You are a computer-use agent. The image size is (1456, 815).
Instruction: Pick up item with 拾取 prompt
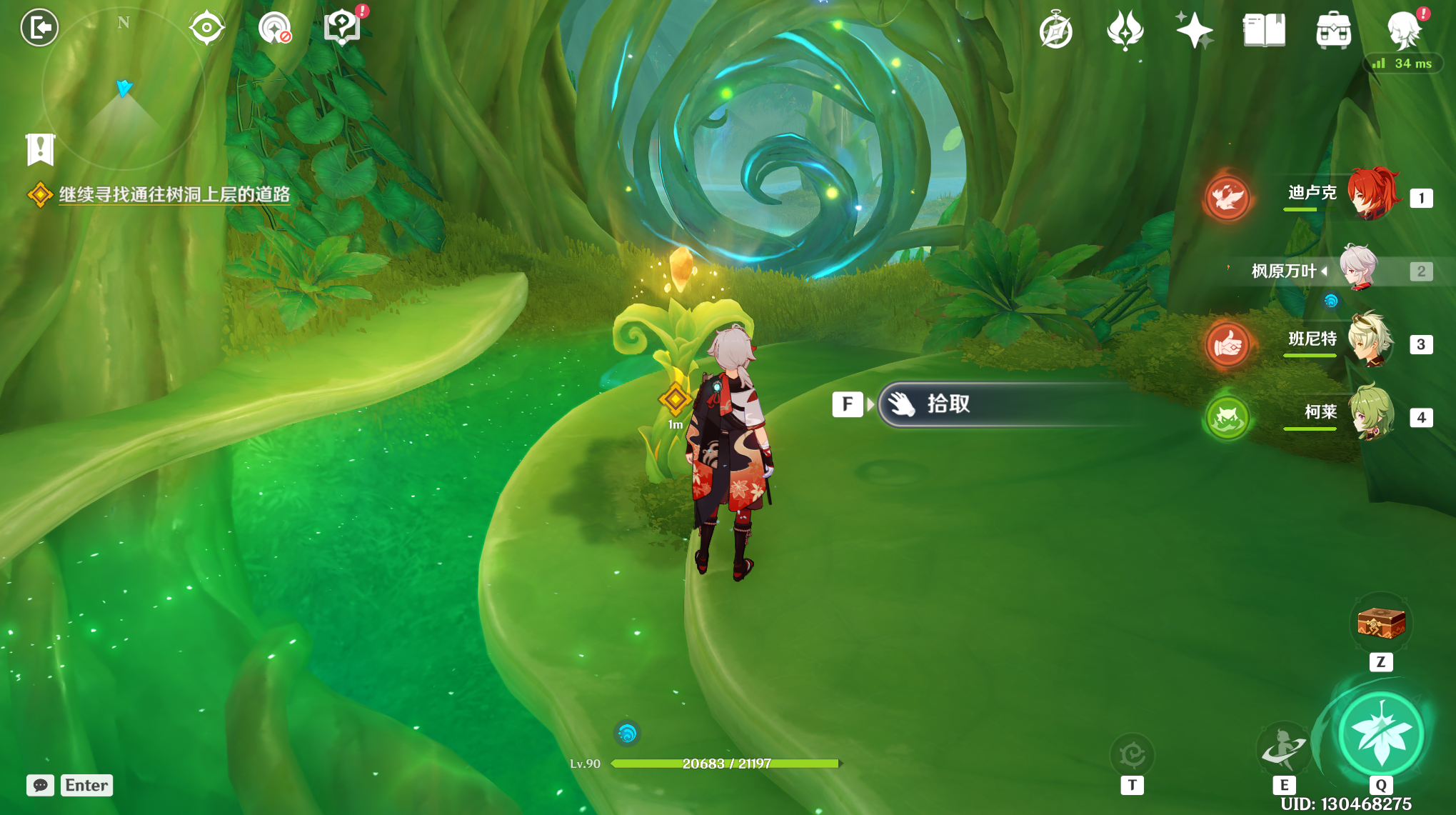[1000, 404]
